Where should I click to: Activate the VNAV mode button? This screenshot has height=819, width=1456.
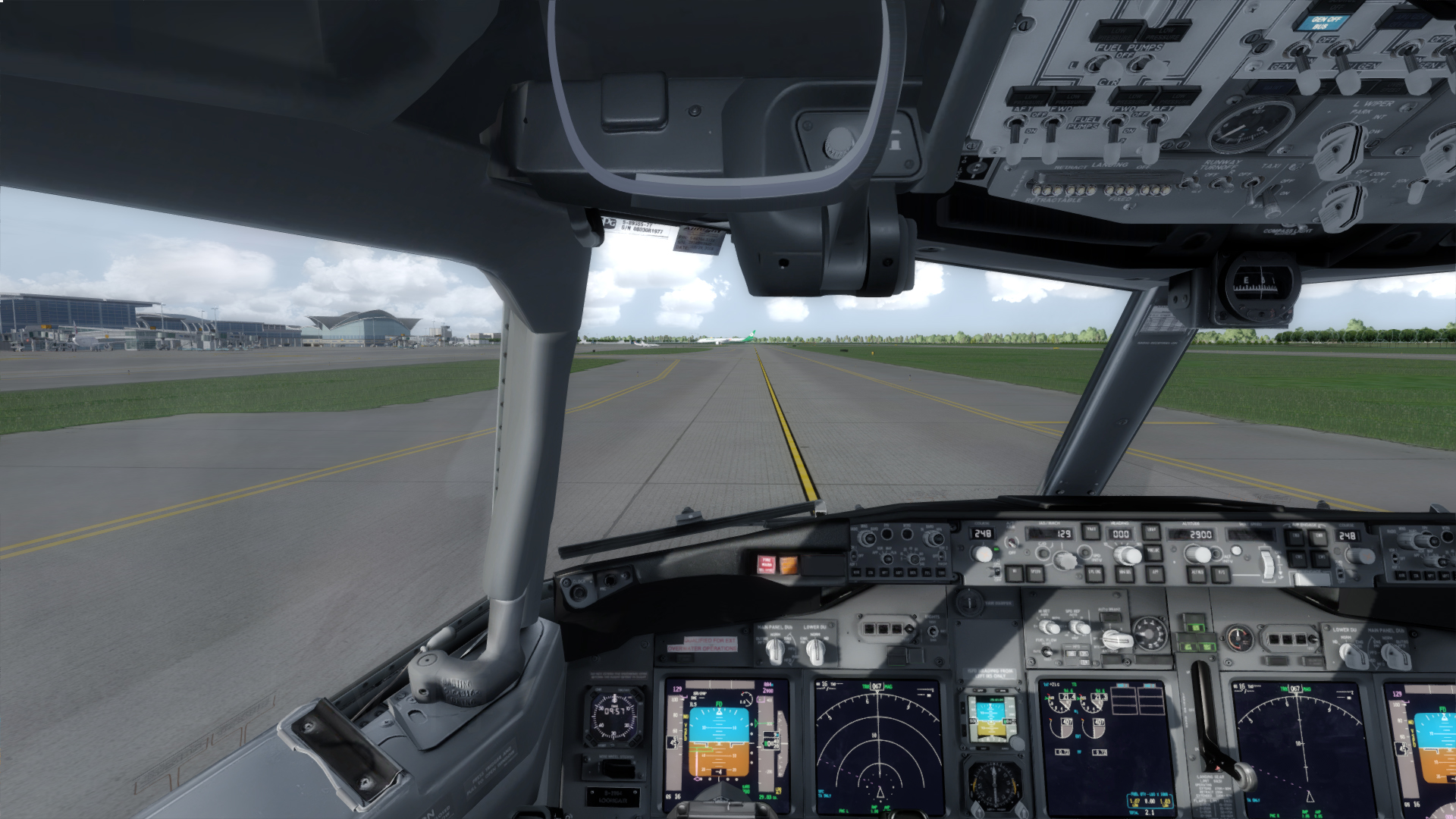click(1090, 532)
